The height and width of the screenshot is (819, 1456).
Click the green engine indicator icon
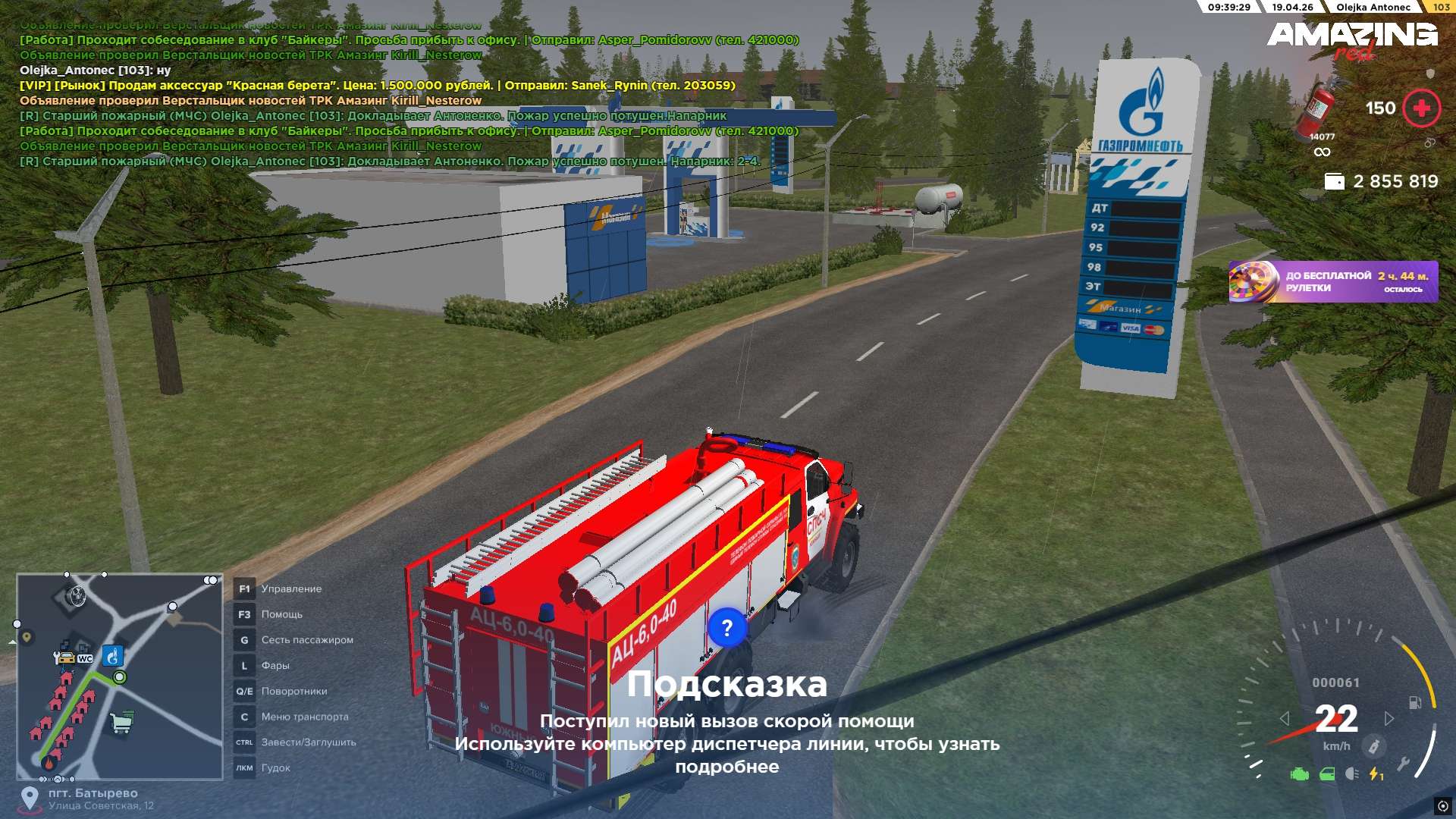tap(1300, 774)
